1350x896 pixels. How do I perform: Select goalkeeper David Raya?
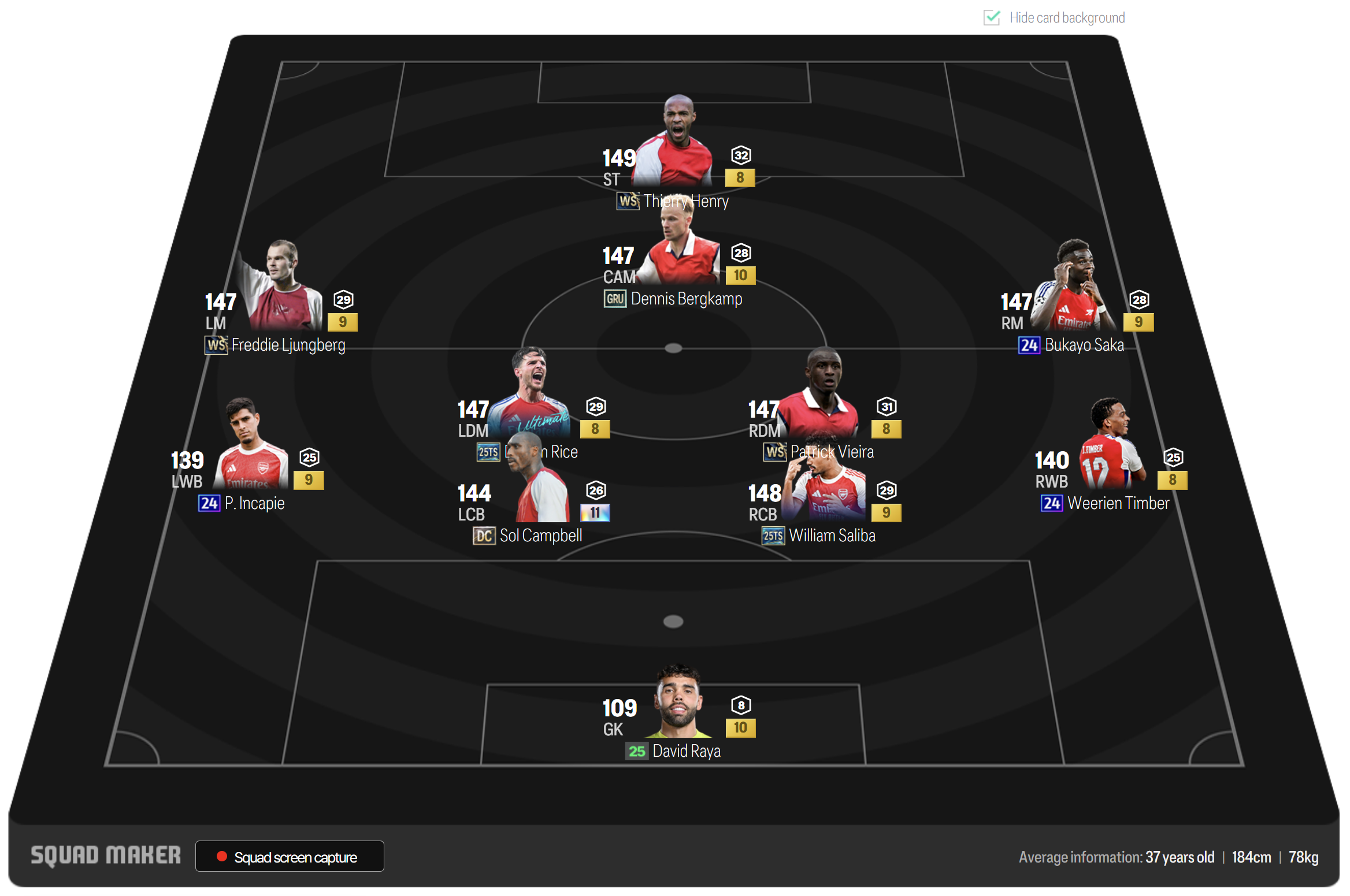[x=678, y=705]
